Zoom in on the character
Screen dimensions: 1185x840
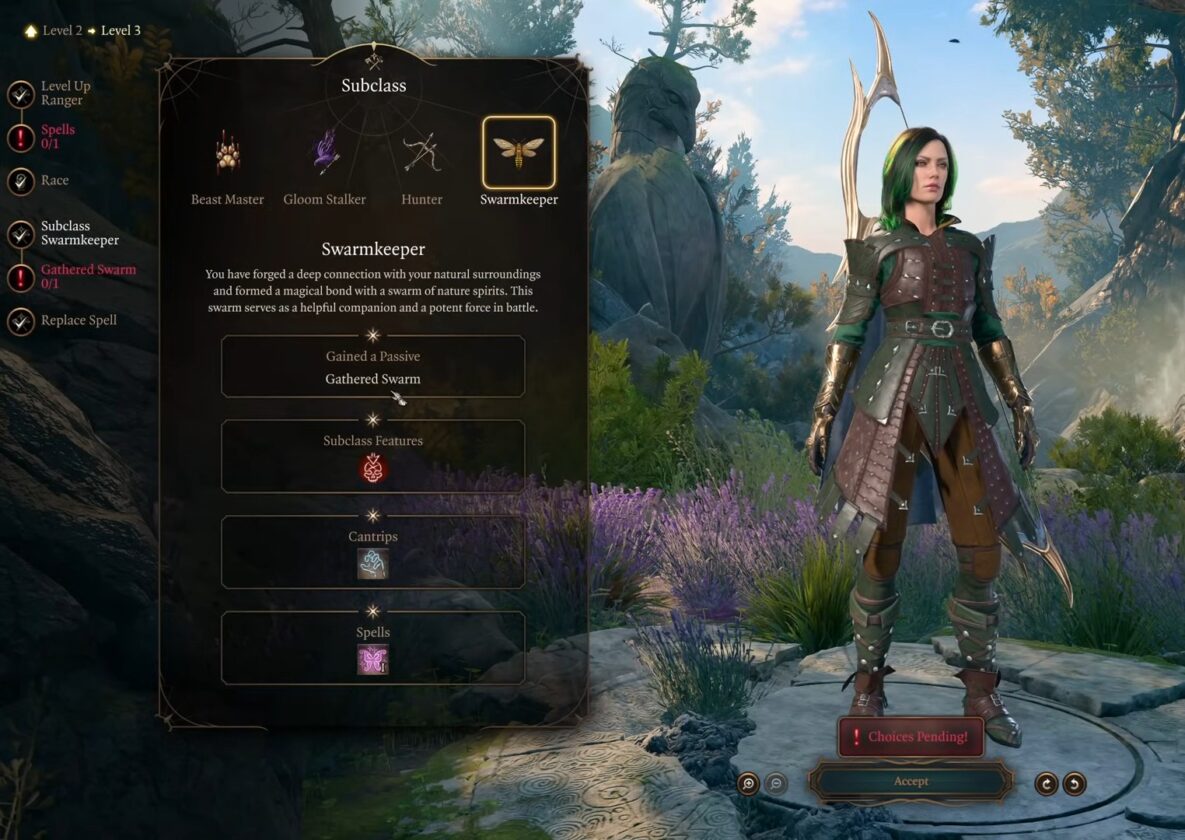click(x=748, y=783)
